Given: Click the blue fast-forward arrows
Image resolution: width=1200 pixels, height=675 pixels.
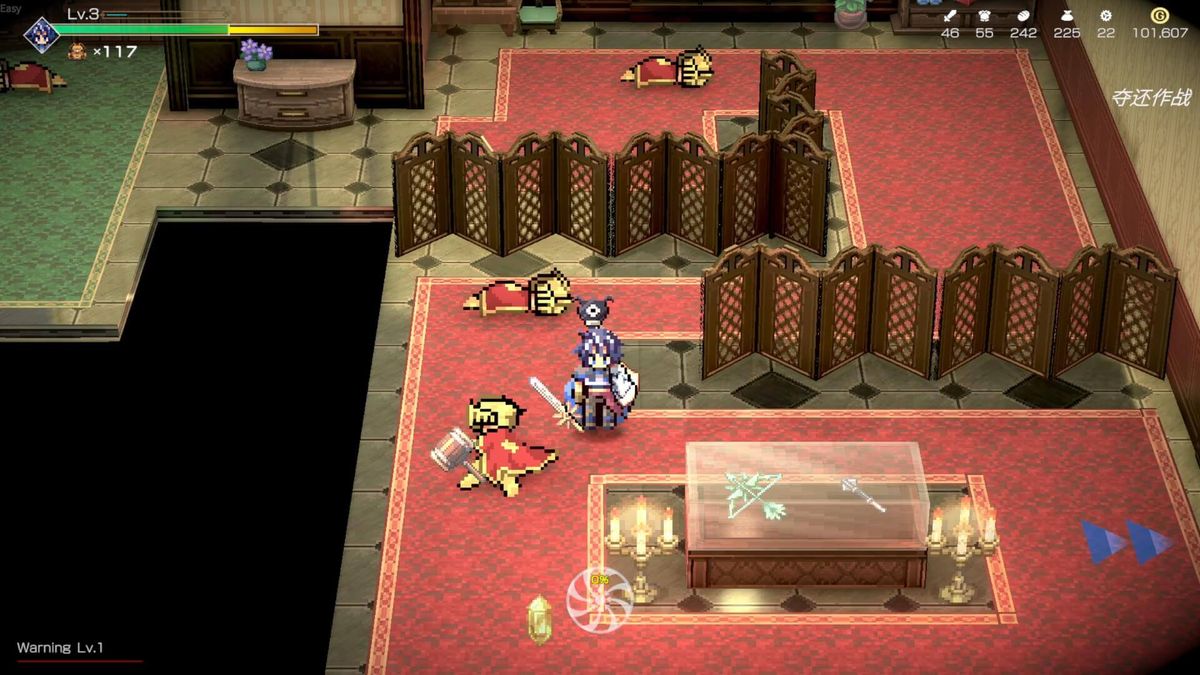Looking at the screenshot, I should [x=1126, y=541].
